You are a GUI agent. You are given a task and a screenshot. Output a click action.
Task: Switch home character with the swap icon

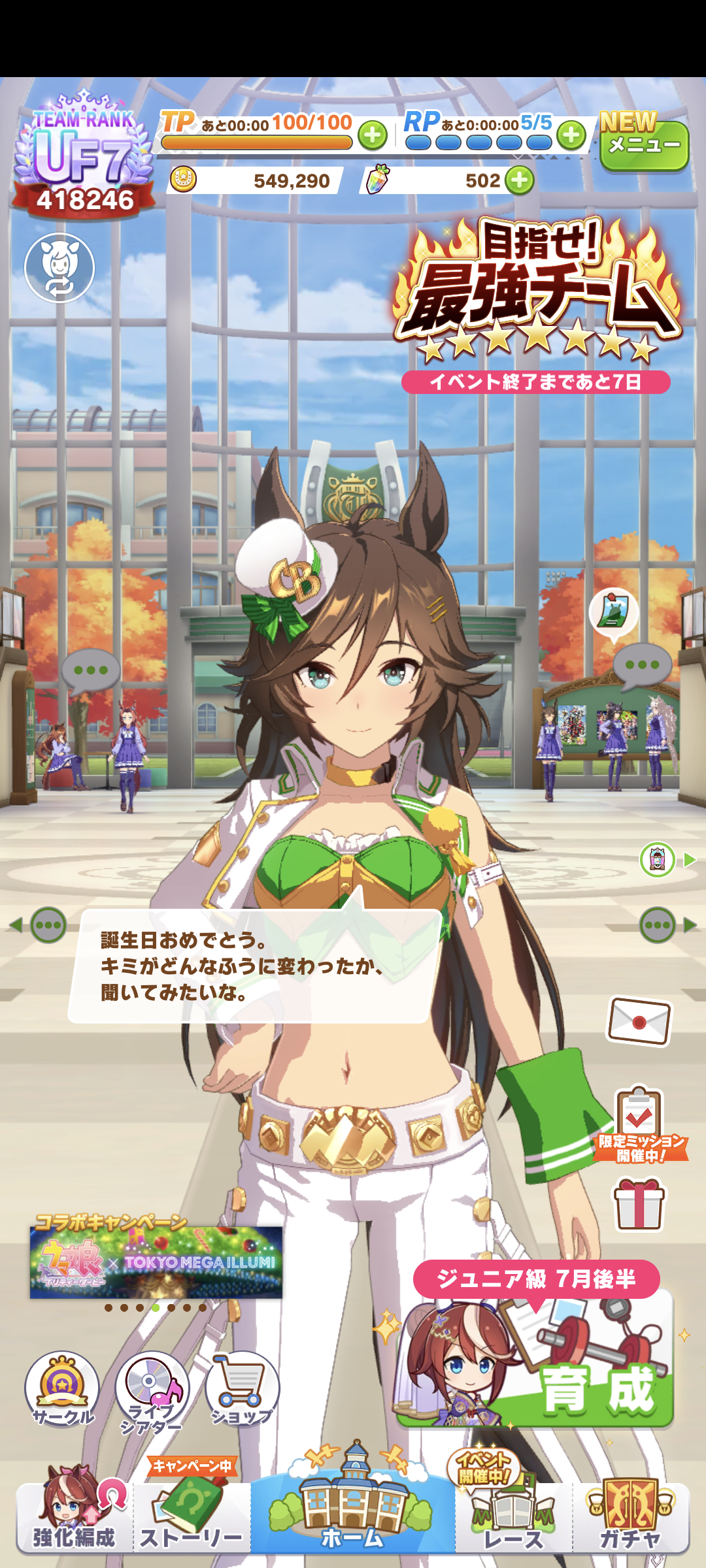(x=59, y=268)
